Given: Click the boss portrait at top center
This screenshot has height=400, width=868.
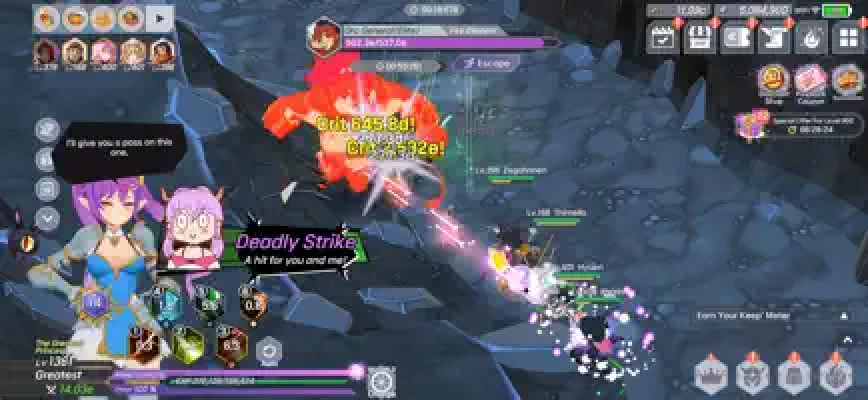Looking at the screenshot, I should coord(324,33).
